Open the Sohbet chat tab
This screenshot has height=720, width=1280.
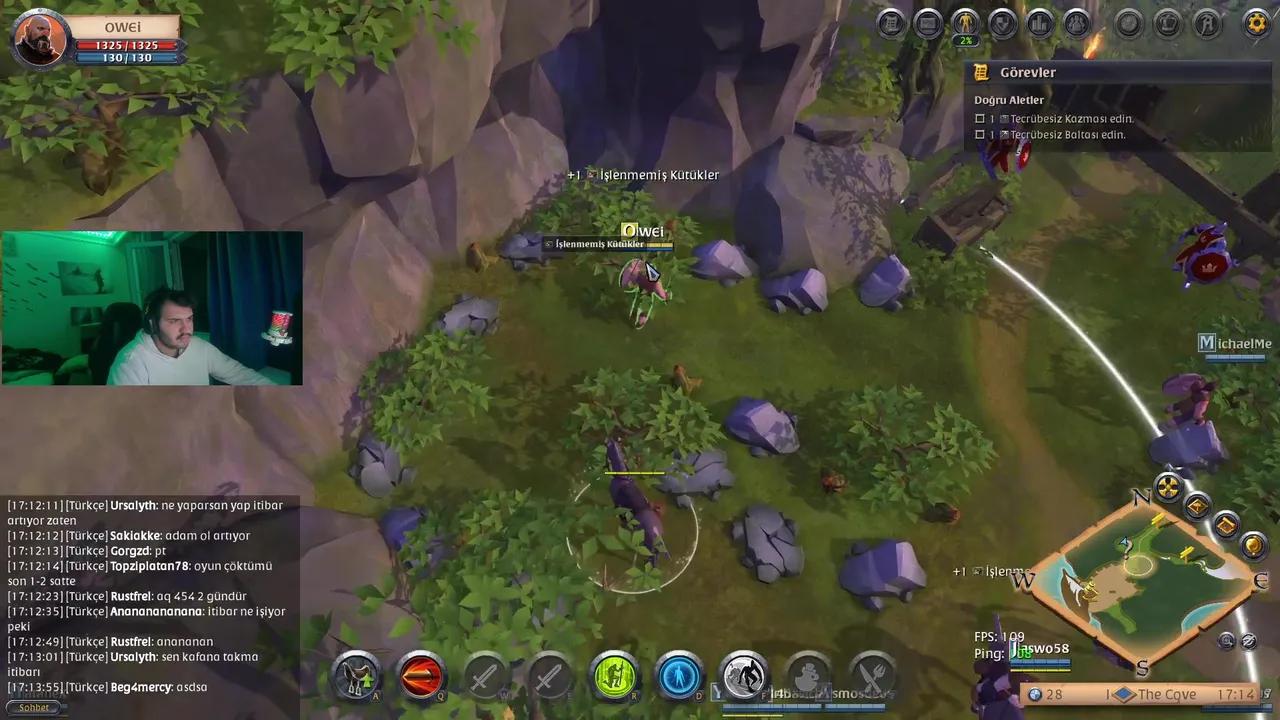click(33, 707)
